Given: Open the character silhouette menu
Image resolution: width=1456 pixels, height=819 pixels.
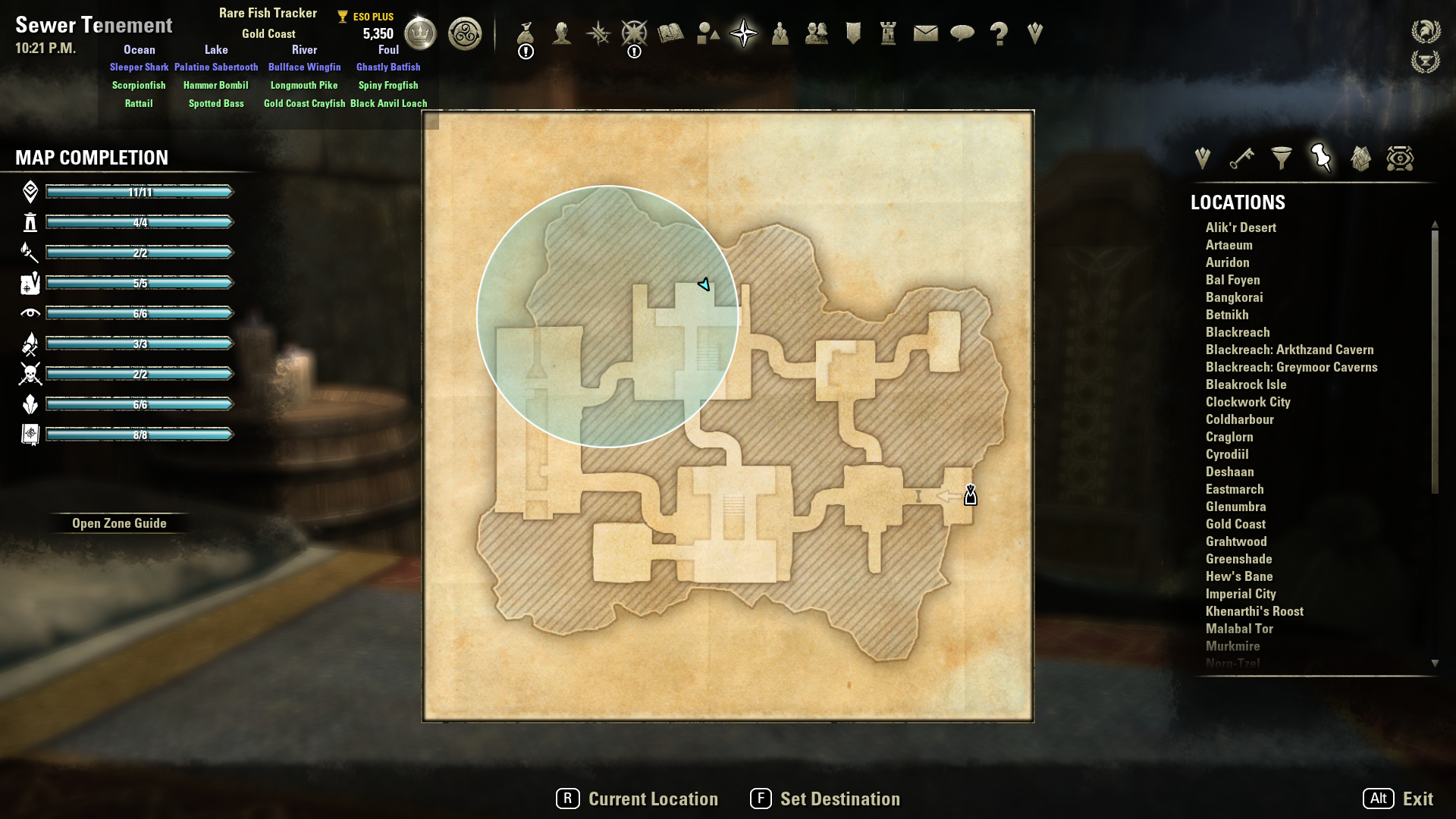Looking at the screenshot, I should [x=562, y=33].
